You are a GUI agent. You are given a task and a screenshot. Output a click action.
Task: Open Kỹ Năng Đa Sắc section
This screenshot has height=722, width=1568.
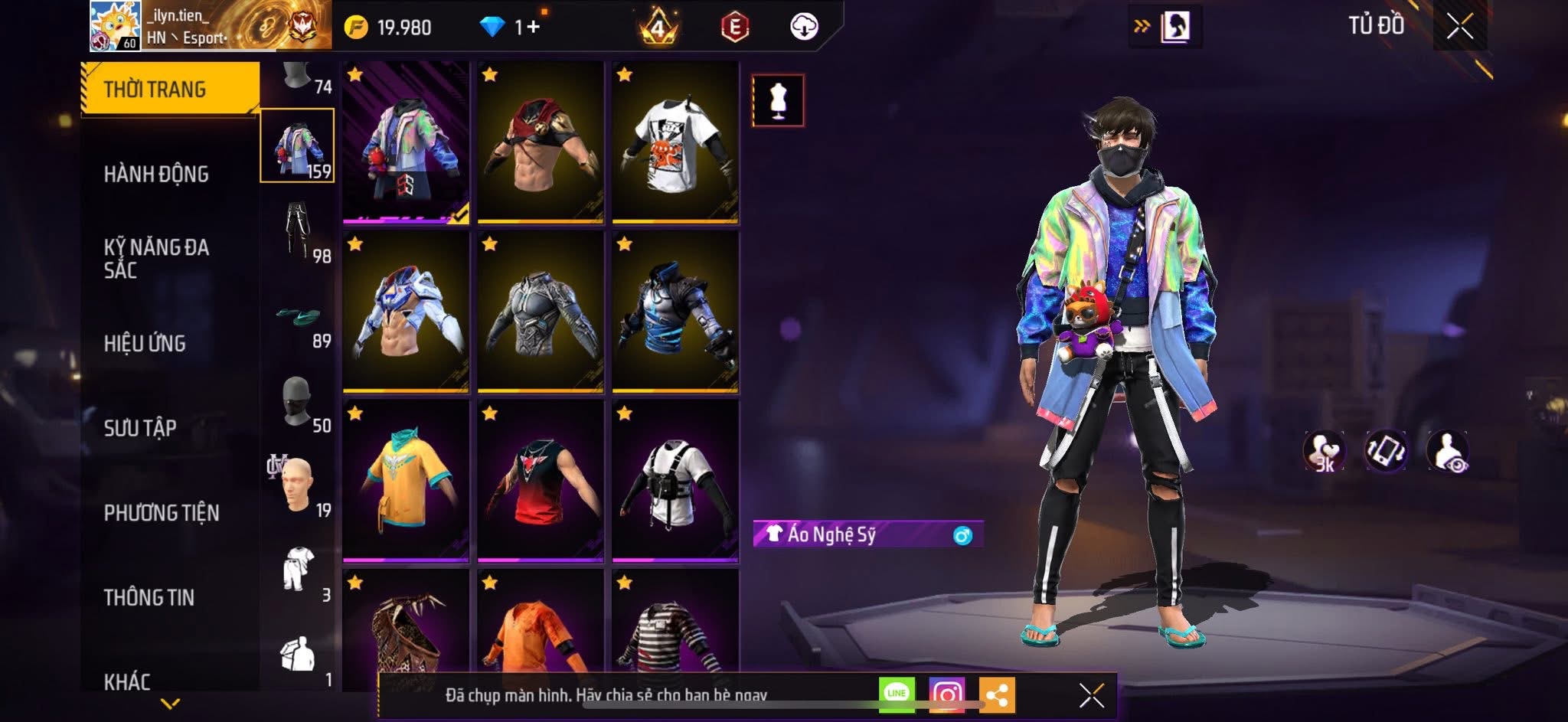(x=156, y=258)
